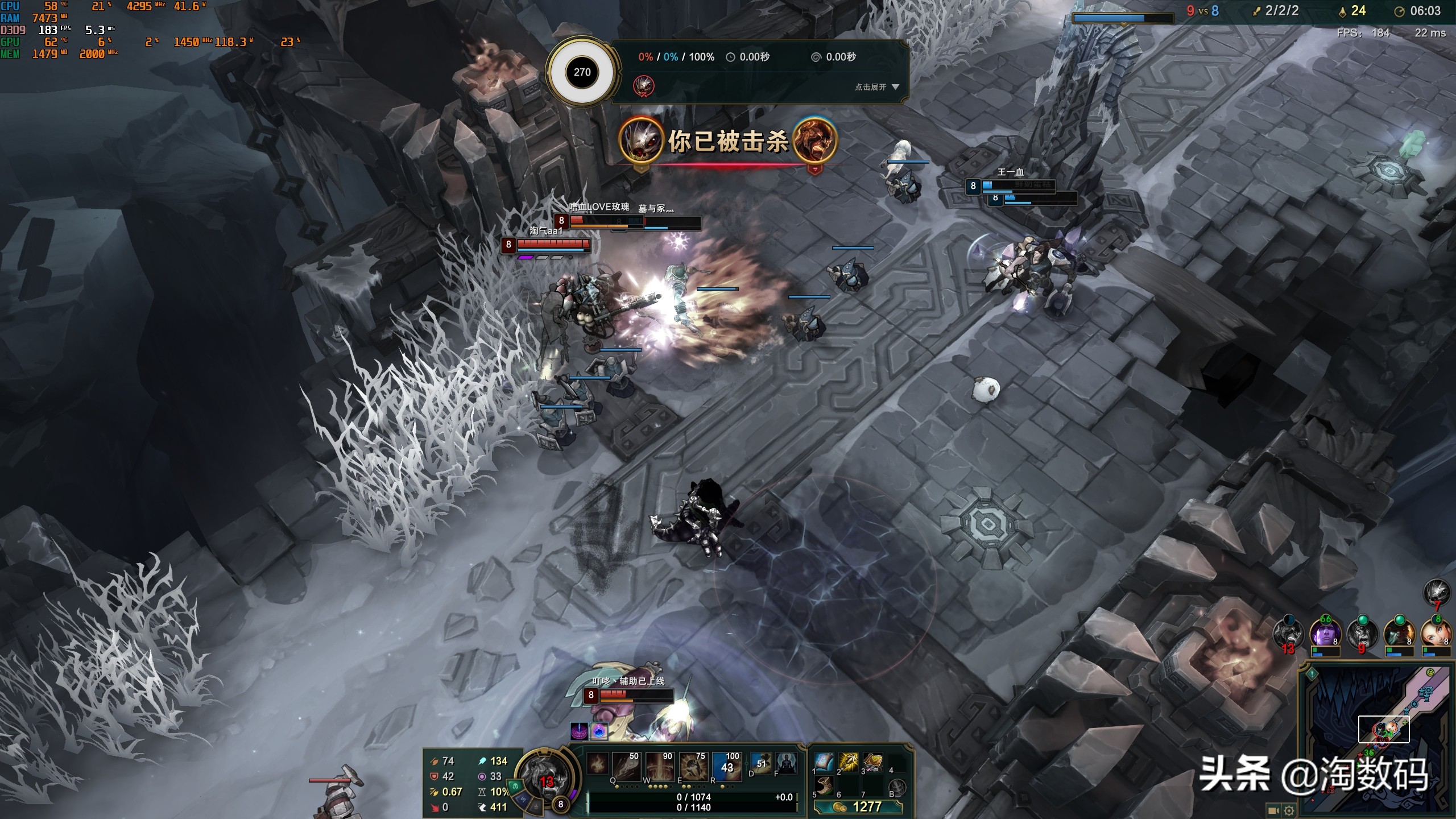The image size is (1456, 819).
Task: Open the shop via the 1277 gold button
Action: pos(858,806)
